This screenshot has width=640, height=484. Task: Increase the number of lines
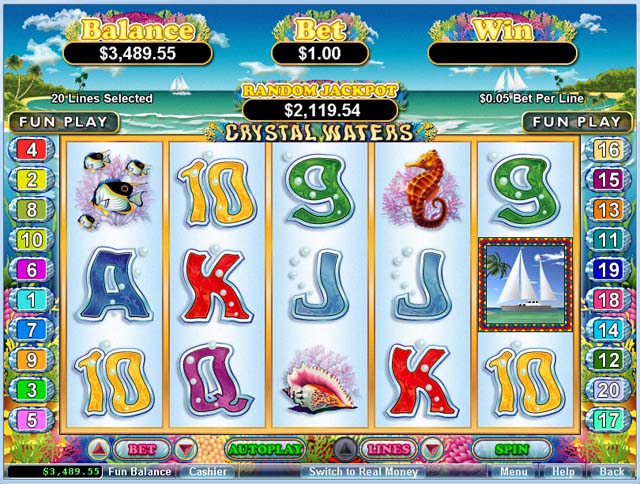tap(344, 449)
